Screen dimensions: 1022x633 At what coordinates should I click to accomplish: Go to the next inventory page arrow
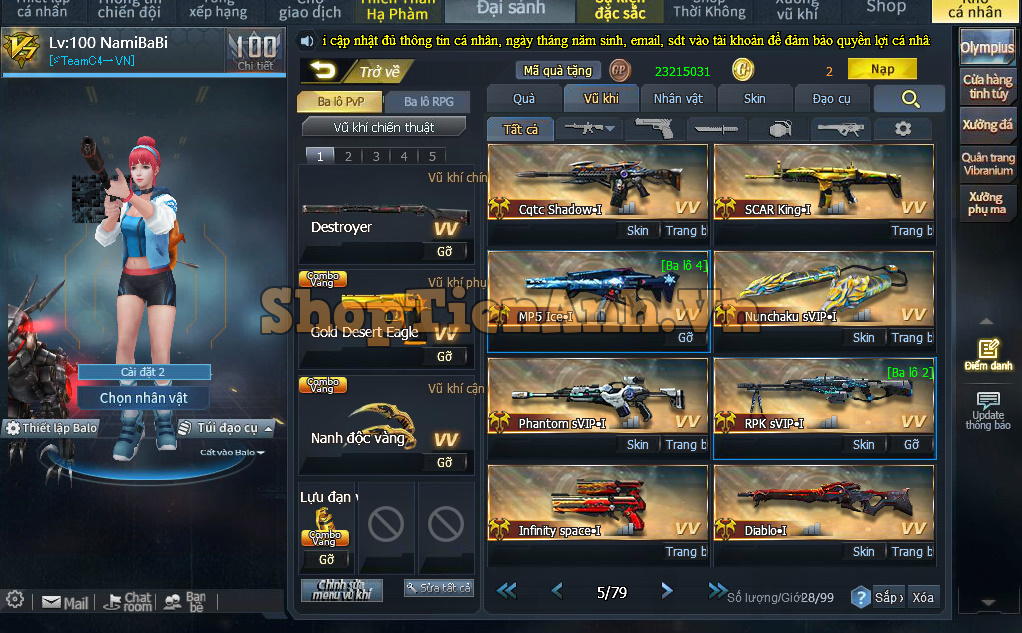tap(667, 591)
